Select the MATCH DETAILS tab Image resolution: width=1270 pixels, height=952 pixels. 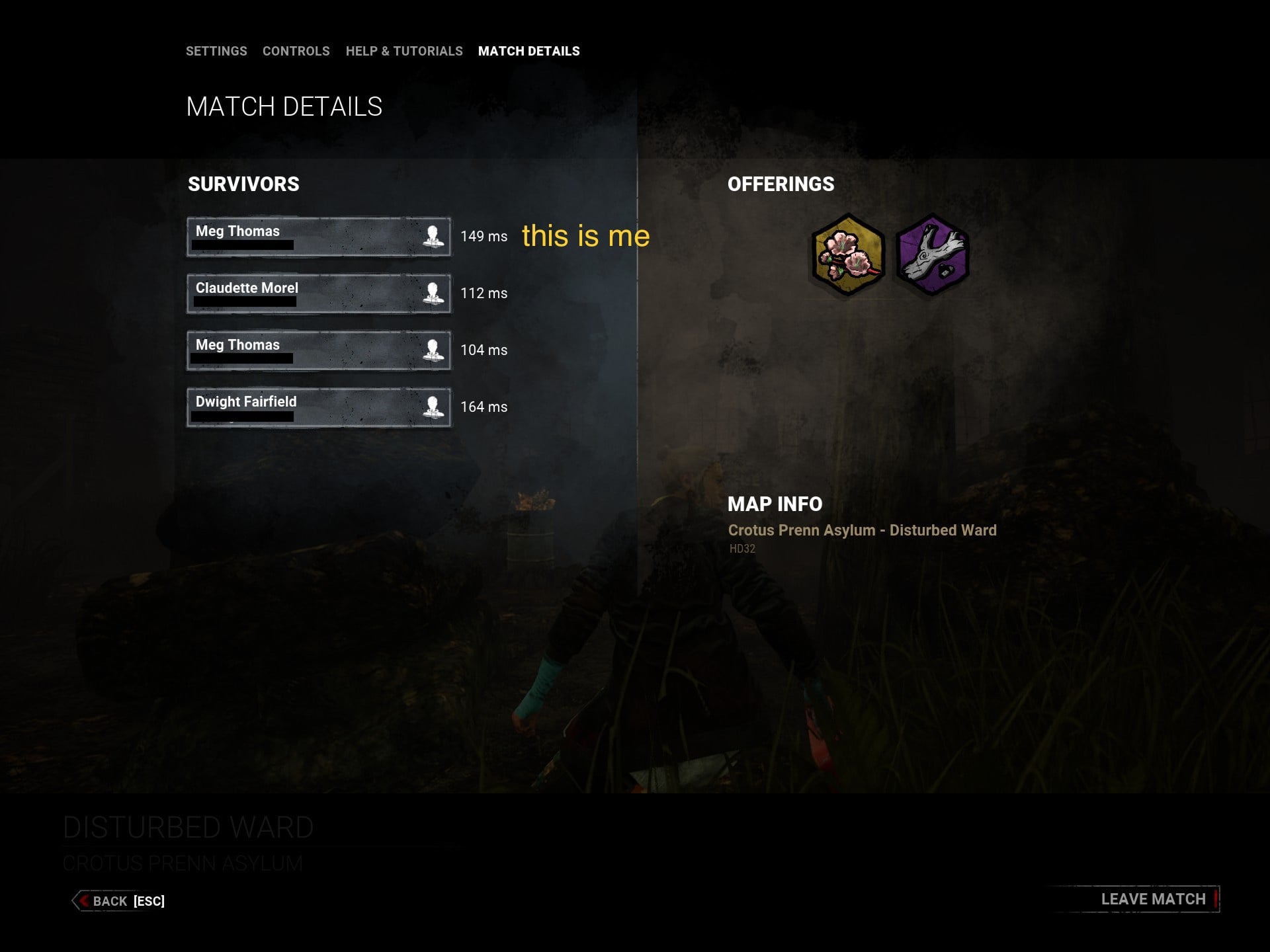[529, 51]
